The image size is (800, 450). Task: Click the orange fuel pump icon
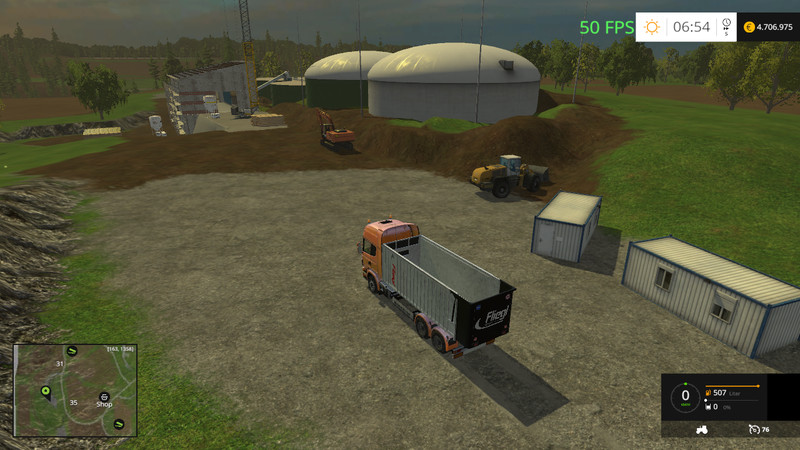709,394
